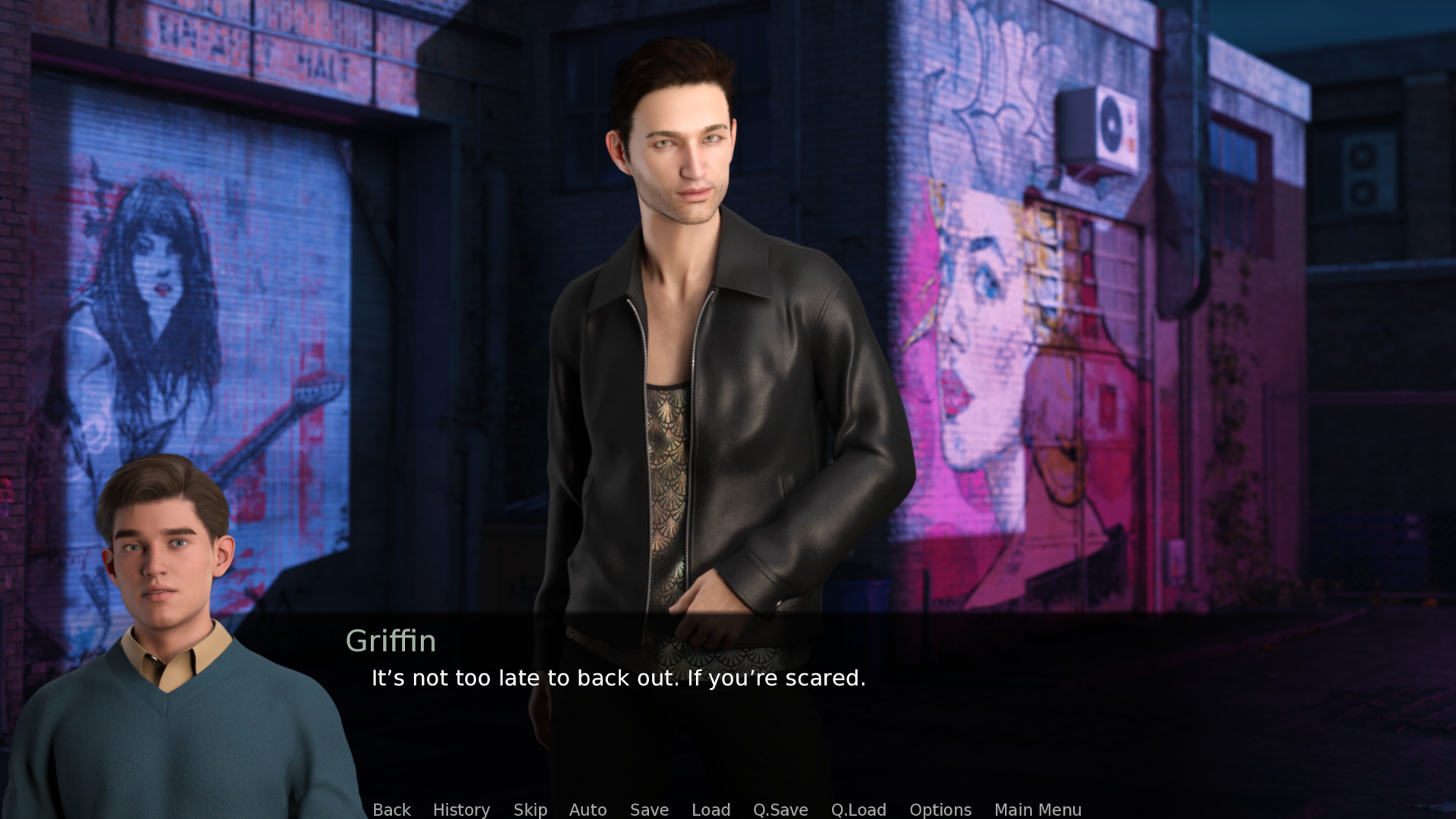
Task: Turn on Auto text advance
Action: [588, 810]
